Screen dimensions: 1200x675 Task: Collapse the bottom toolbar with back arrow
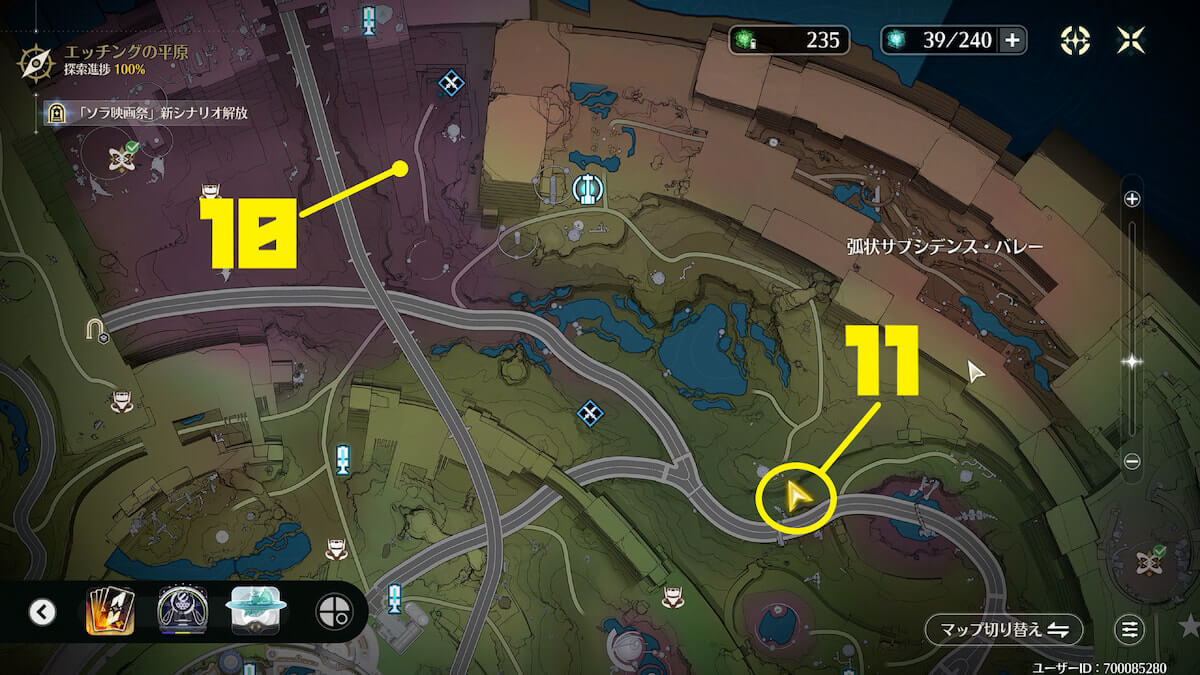point(42,611)
